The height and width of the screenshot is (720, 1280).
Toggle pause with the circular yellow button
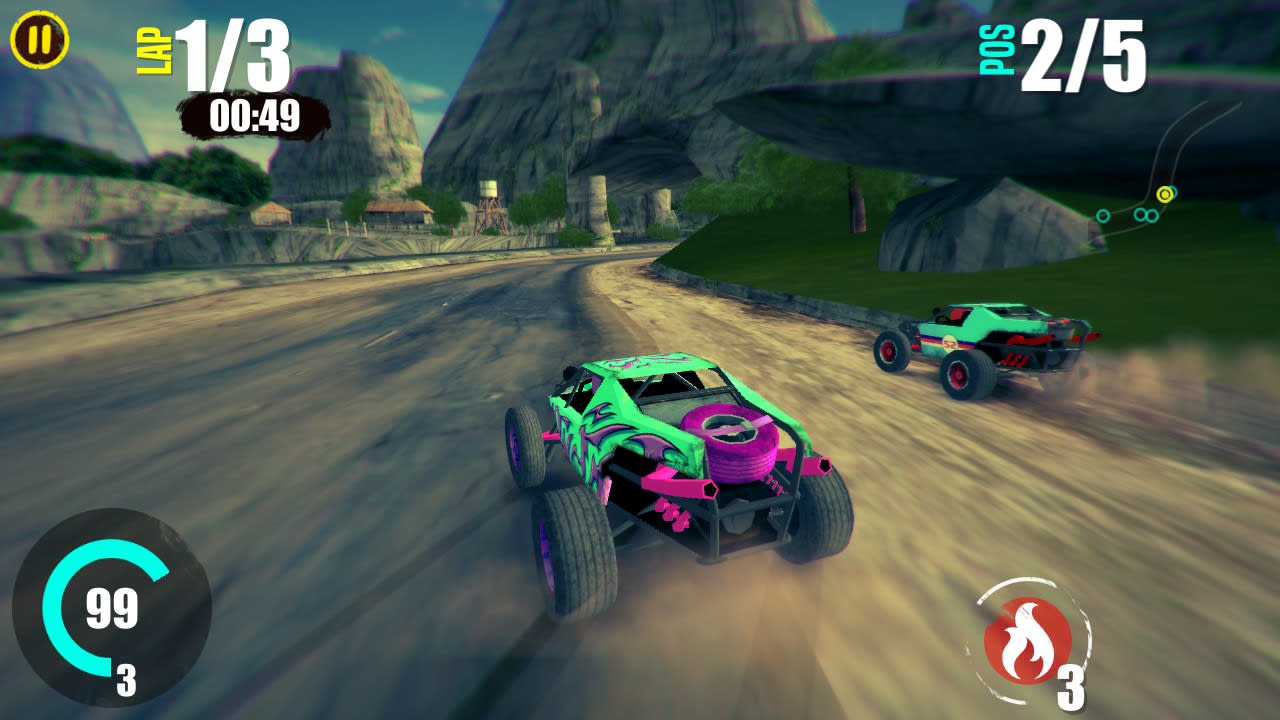click(40, 40)
